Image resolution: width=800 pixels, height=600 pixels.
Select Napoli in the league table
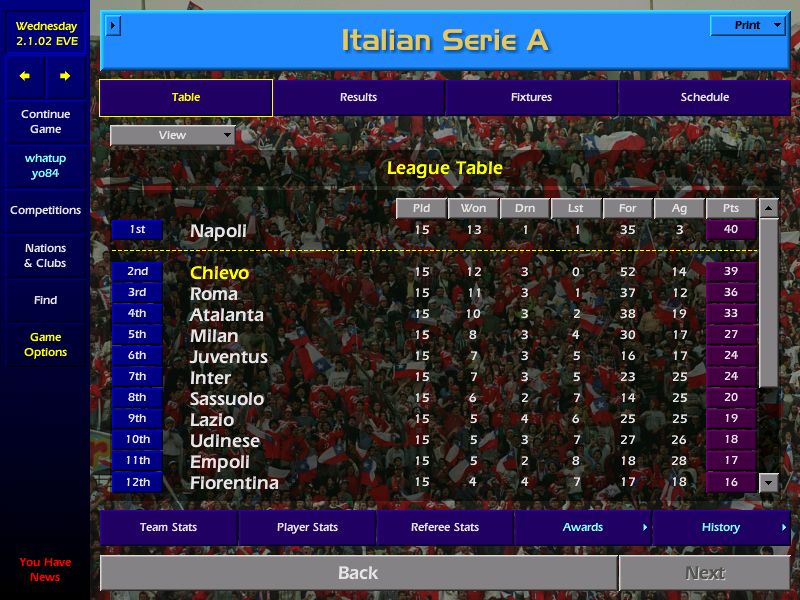[218, 231]
